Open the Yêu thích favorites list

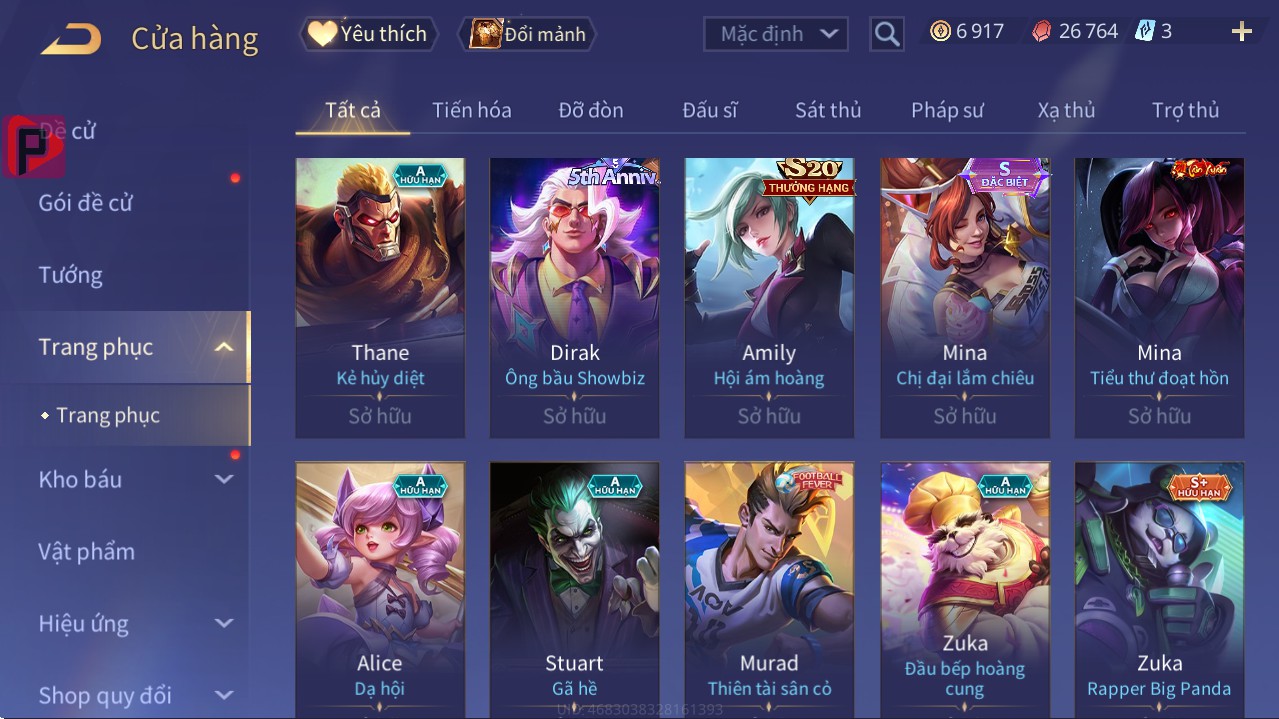(x=369, y=34)
